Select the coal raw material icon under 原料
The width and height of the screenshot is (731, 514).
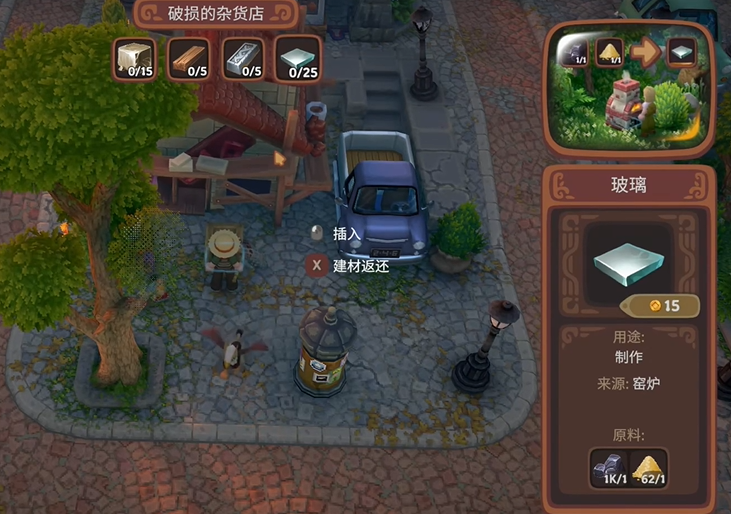[x=609, y=468]
